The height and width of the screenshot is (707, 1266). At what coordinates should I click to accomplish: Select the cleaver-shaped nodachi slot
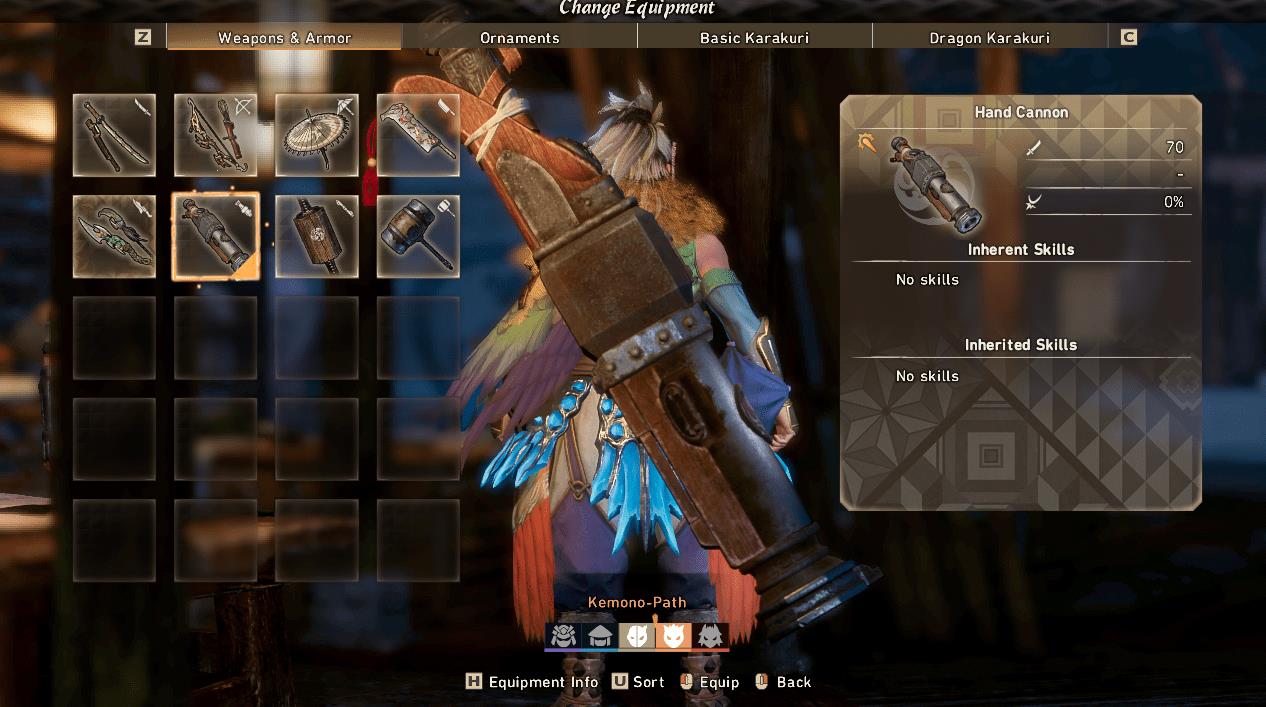418,135
